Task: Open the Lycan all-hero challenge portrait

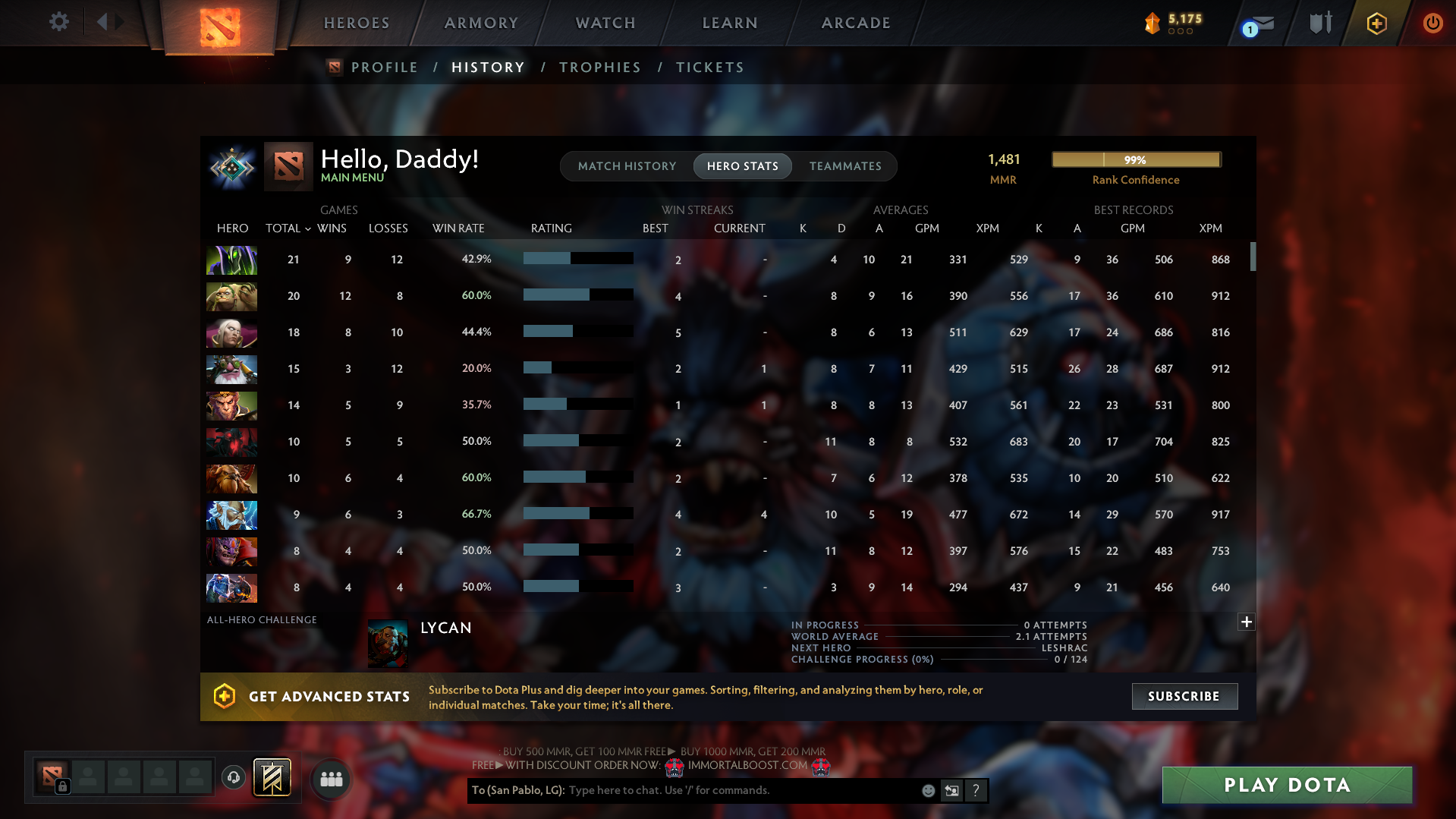Action: point(388,641)
